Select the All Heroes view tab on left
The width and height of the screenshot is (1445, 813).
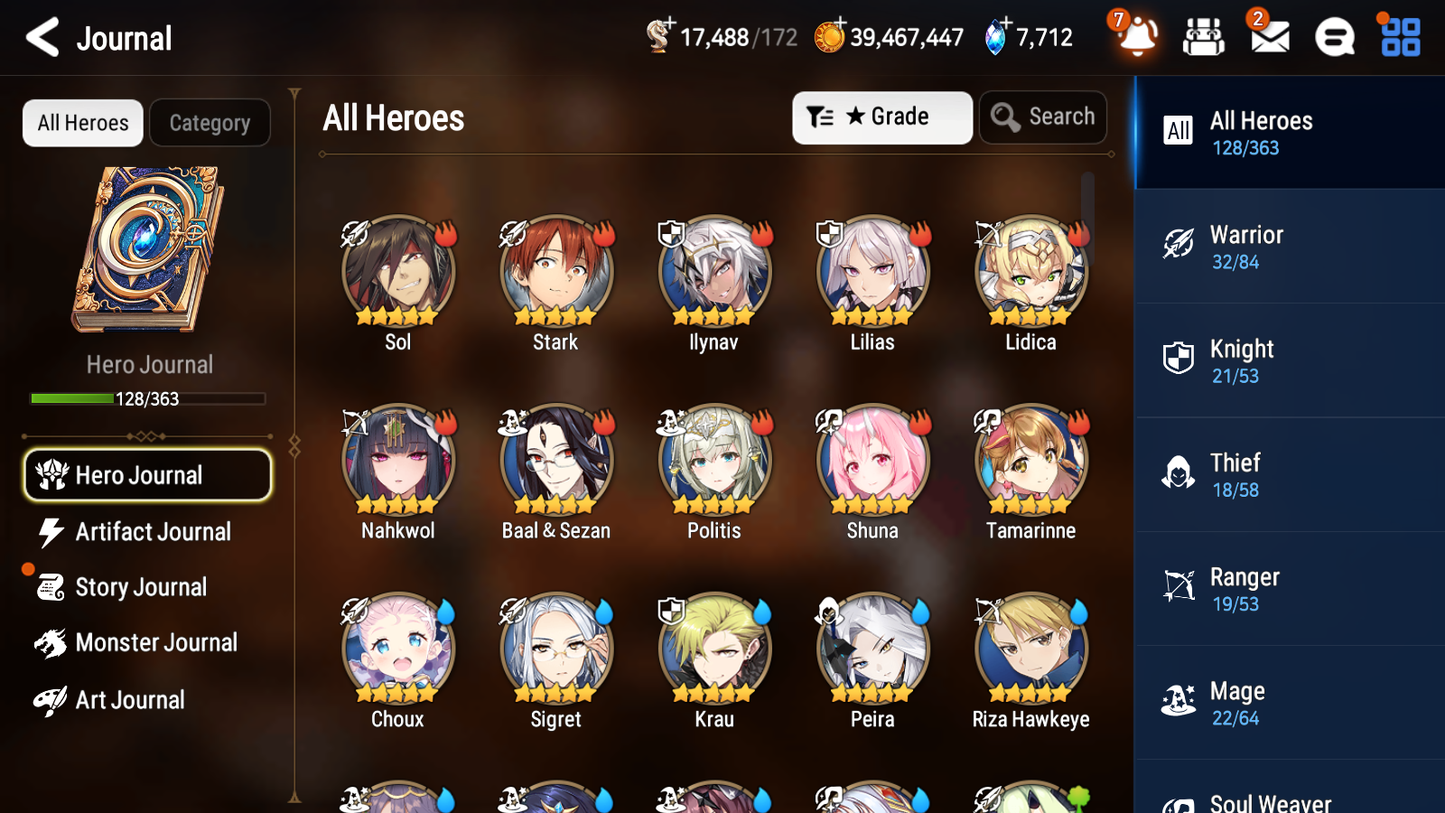(82, 122)
